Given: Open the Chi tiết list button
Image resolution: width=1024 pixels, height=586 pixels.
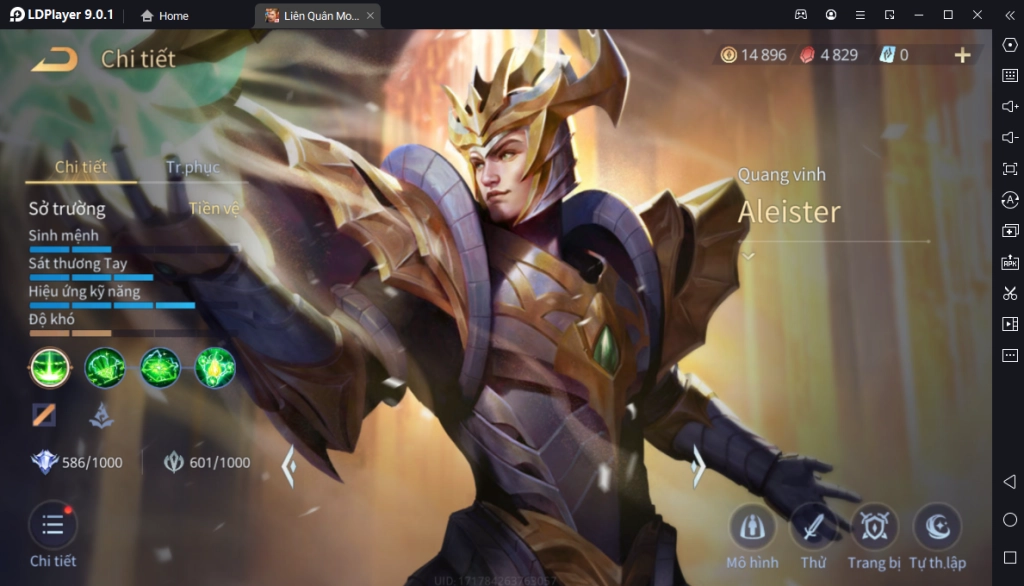Looking at the screenshot, I should point(52,527).
